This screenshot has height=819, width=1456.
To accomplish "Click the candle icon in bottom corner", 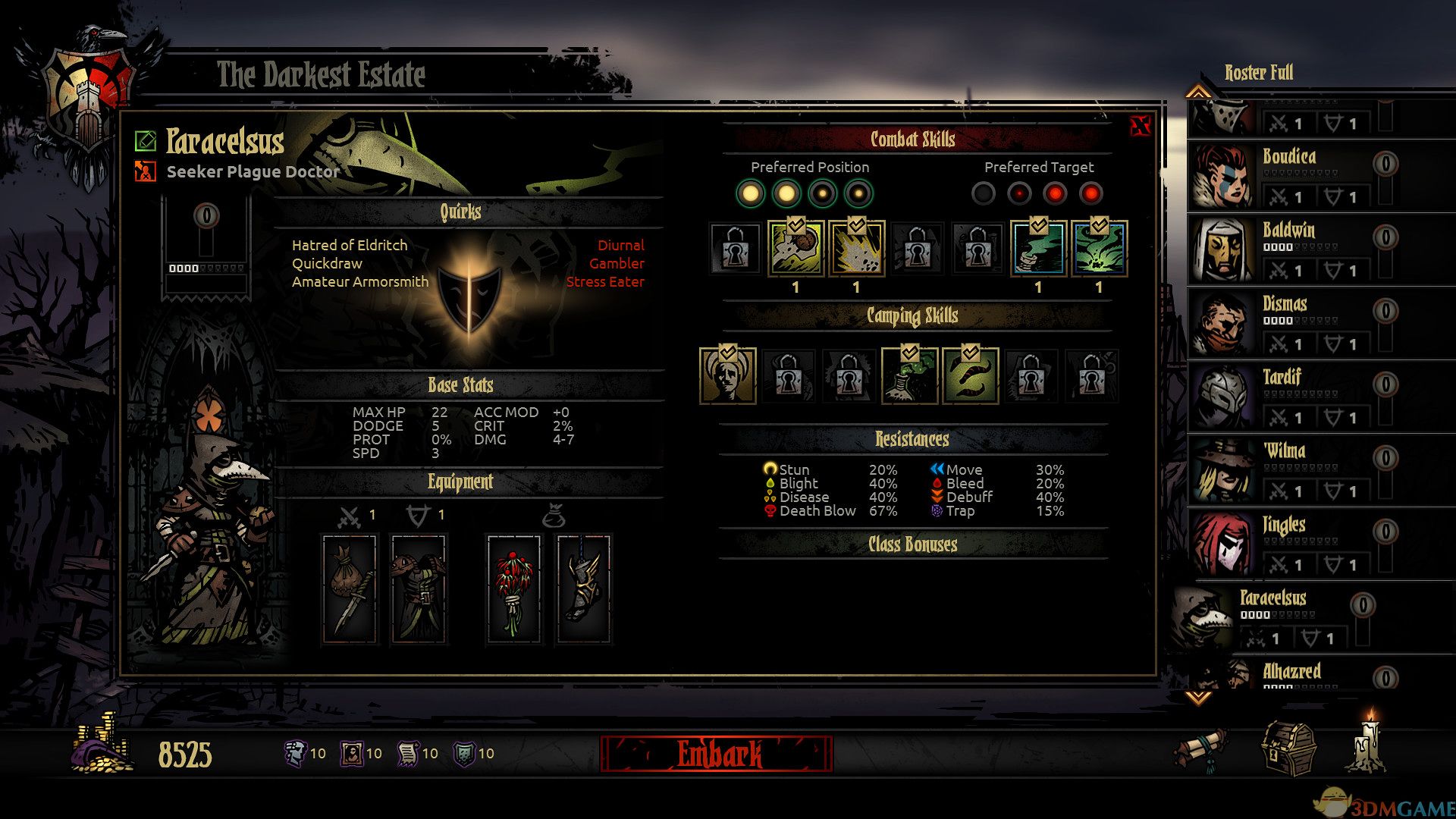I will (x=1367, y=743).
